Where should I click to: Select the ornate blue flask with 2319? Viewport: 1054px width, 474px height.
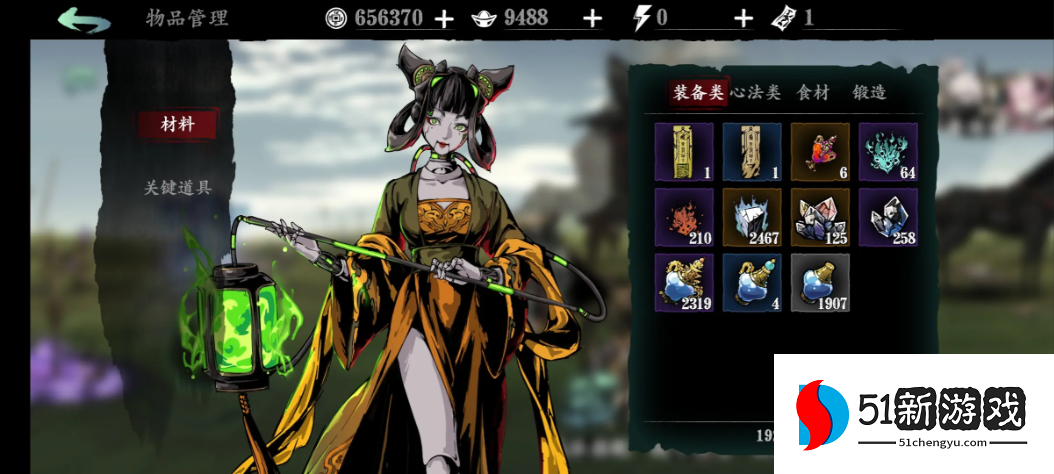click(x=684, y=282)
